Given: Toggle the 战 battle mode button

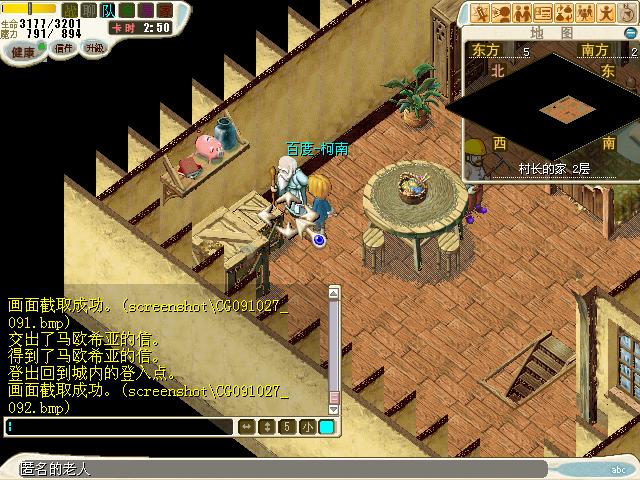Looking at the screenshot, I should [70, 10].
